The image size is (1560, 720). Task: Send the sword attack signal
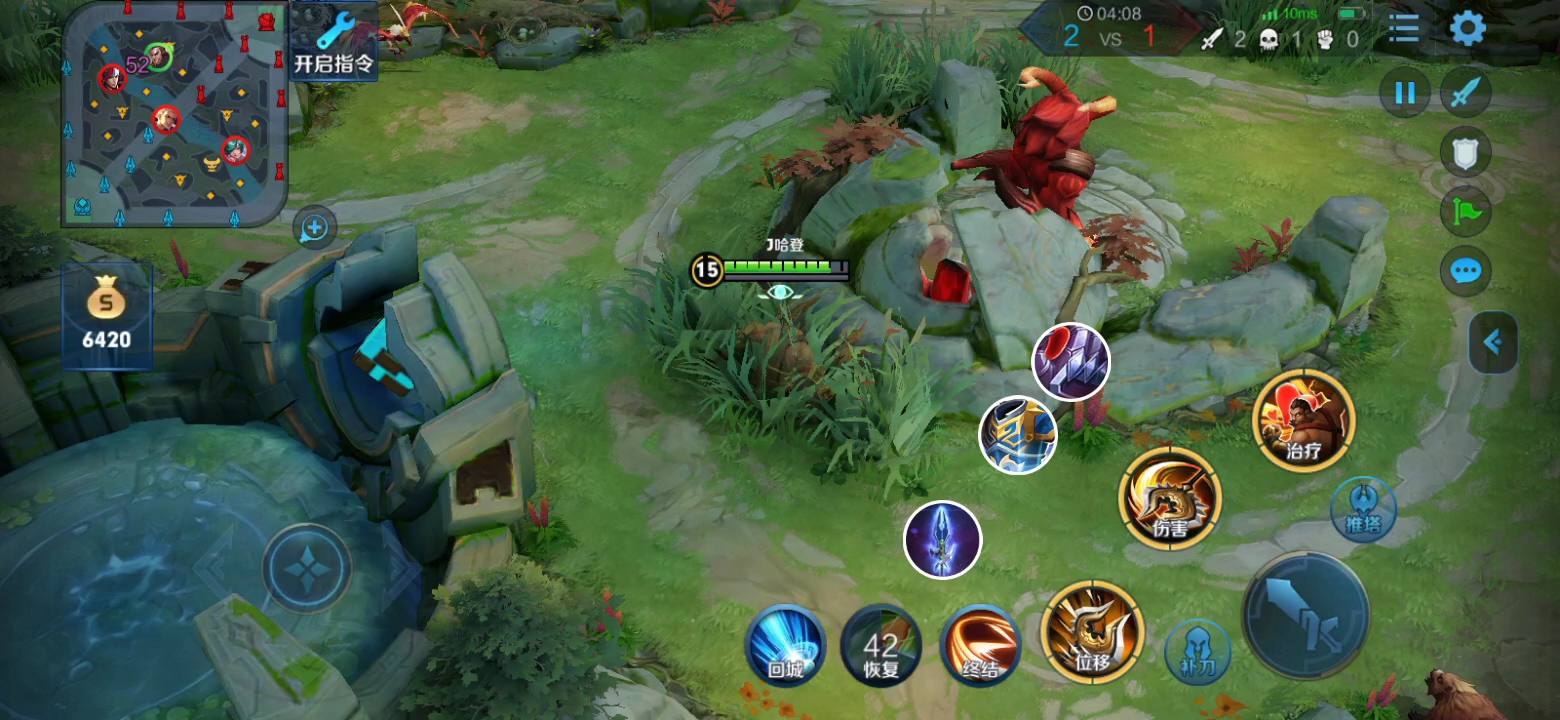coord(1465,94)
